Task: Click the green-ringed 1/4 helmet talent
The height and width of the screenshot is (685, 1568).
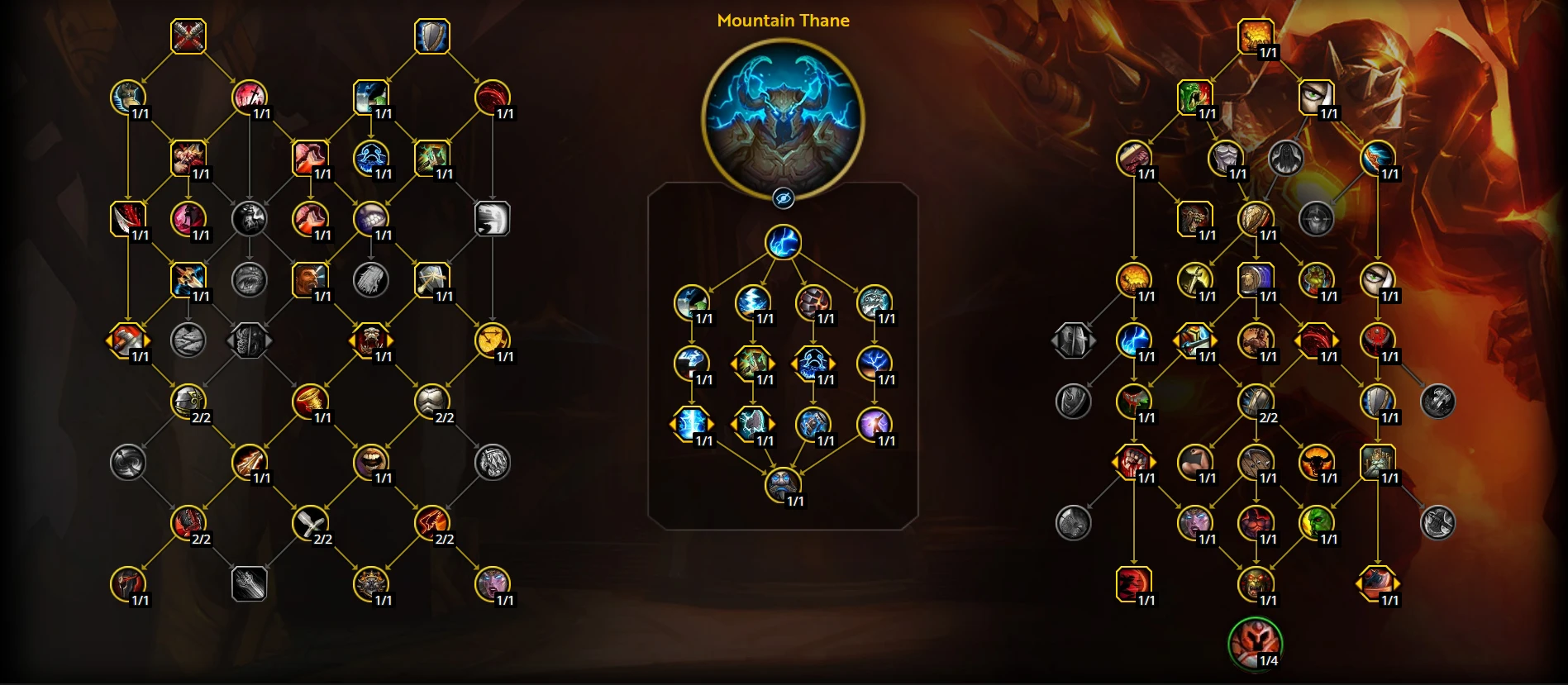Action: (x=1255, y=643)
